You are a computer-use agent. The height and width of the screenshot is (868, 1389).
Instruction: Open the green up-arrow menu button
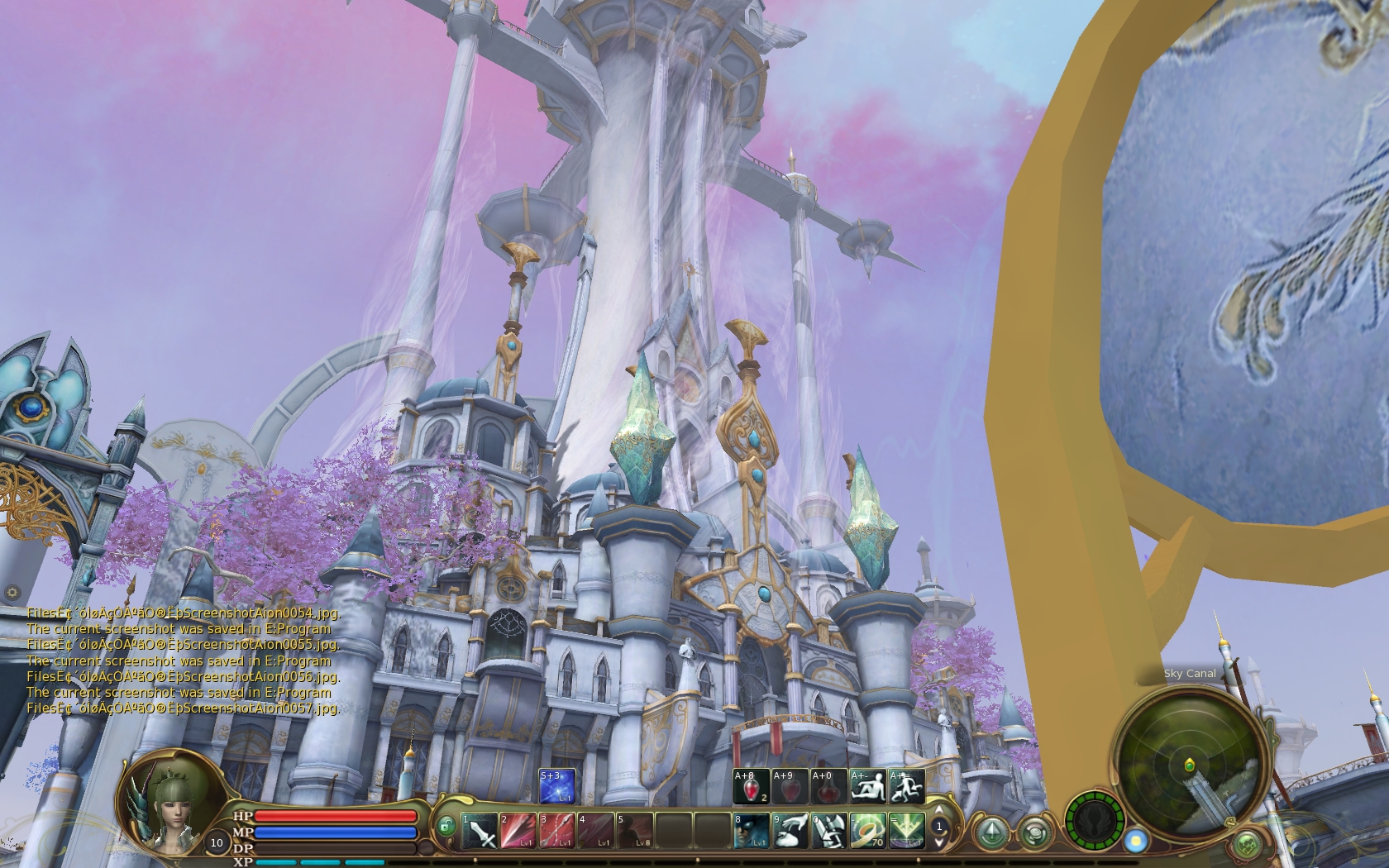[x=988, y=831]
